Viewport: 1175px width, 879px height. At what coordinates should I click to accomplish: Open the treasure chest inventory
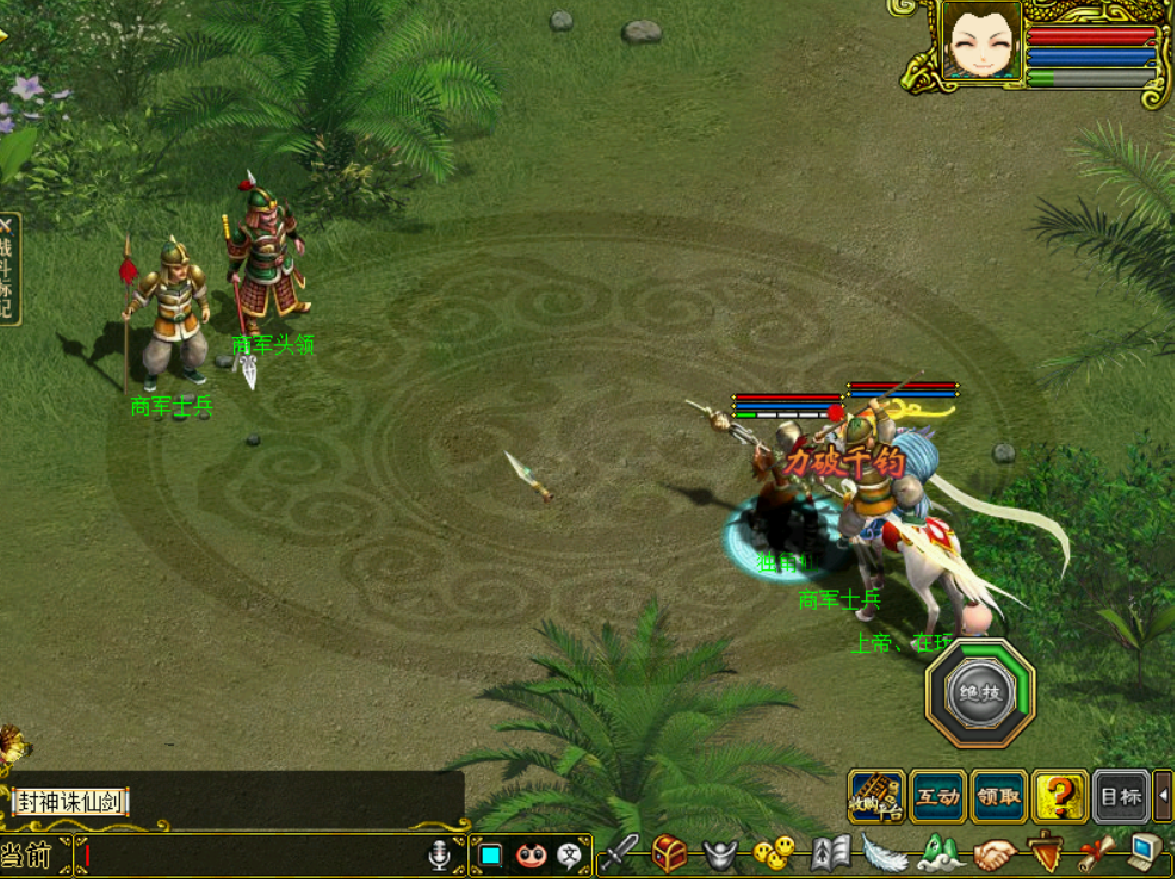(669, 853)
